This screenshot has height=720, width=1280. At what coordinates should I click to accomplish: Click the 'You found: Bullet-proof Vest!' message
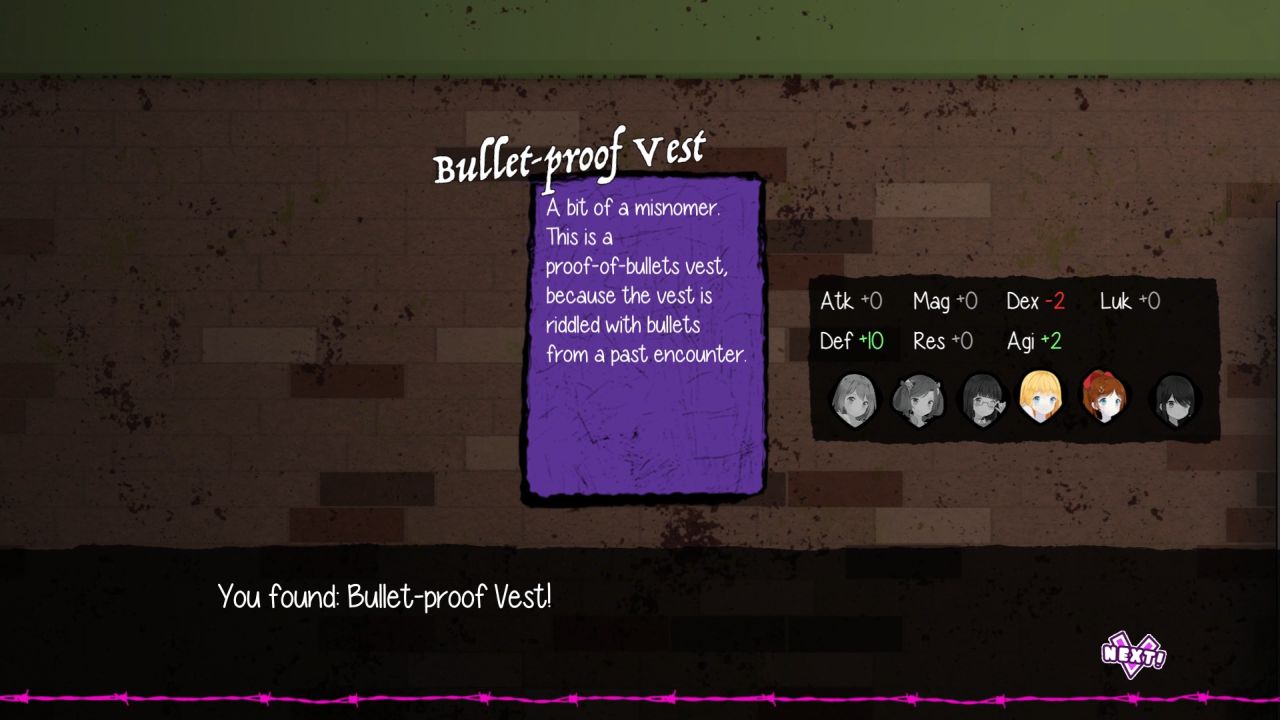pyautogui.click(x=385, y=597)
